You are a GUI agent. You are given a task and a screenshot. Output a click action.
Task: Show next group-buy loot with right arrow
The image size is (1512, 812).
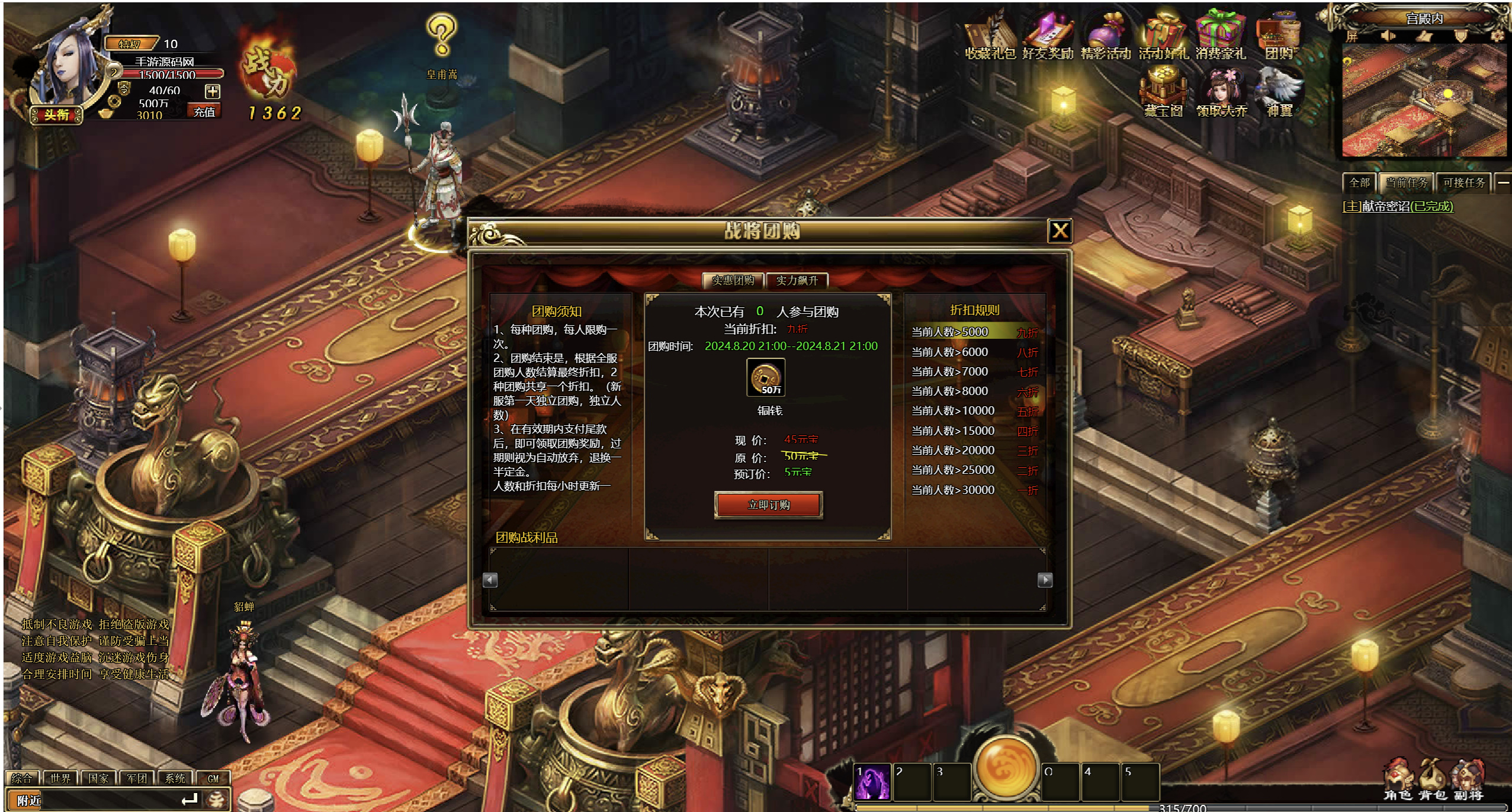pos(1045,580)
